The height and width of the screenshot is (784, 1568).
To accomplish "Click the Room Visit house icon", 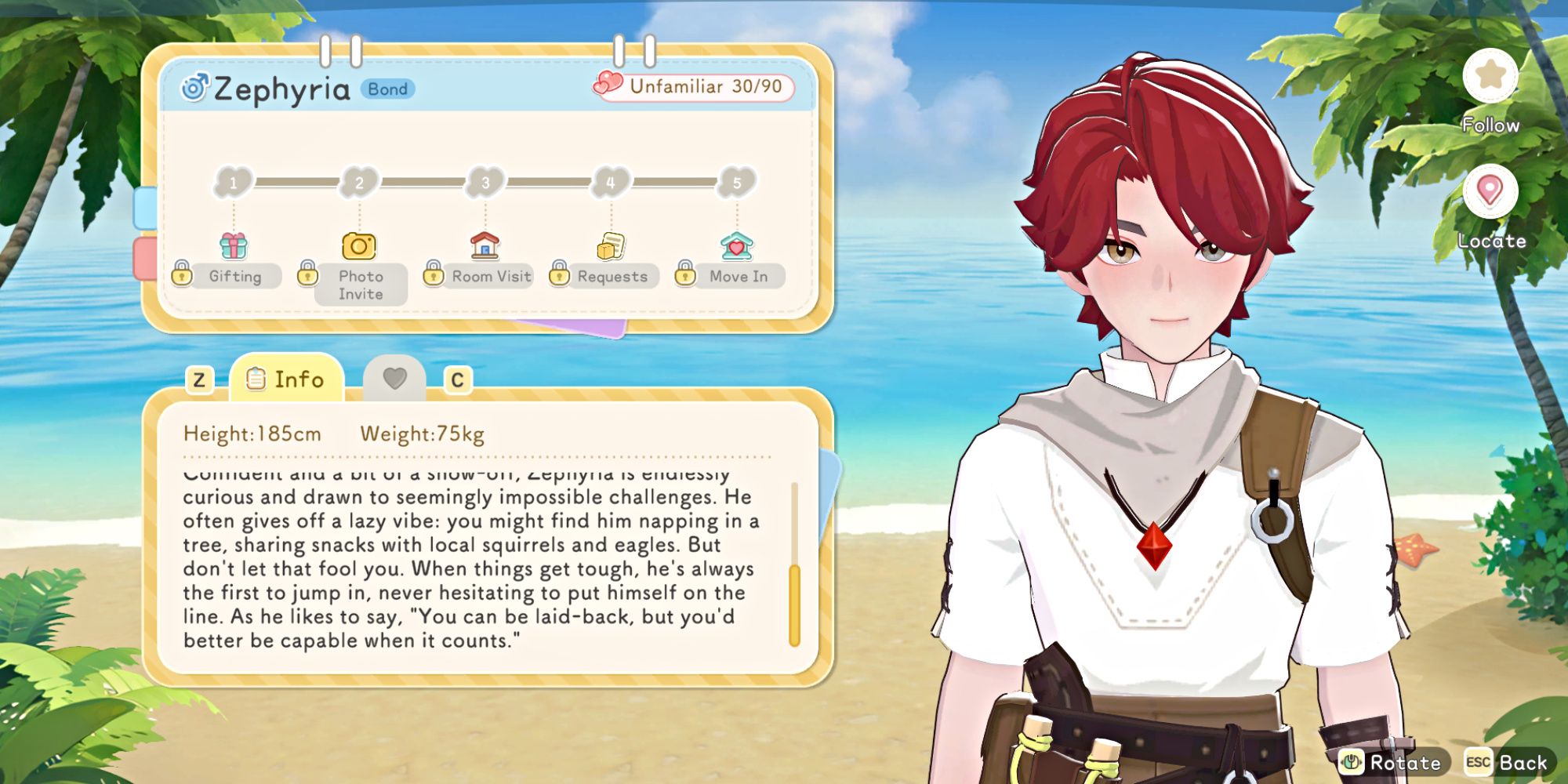I will 484,245.
